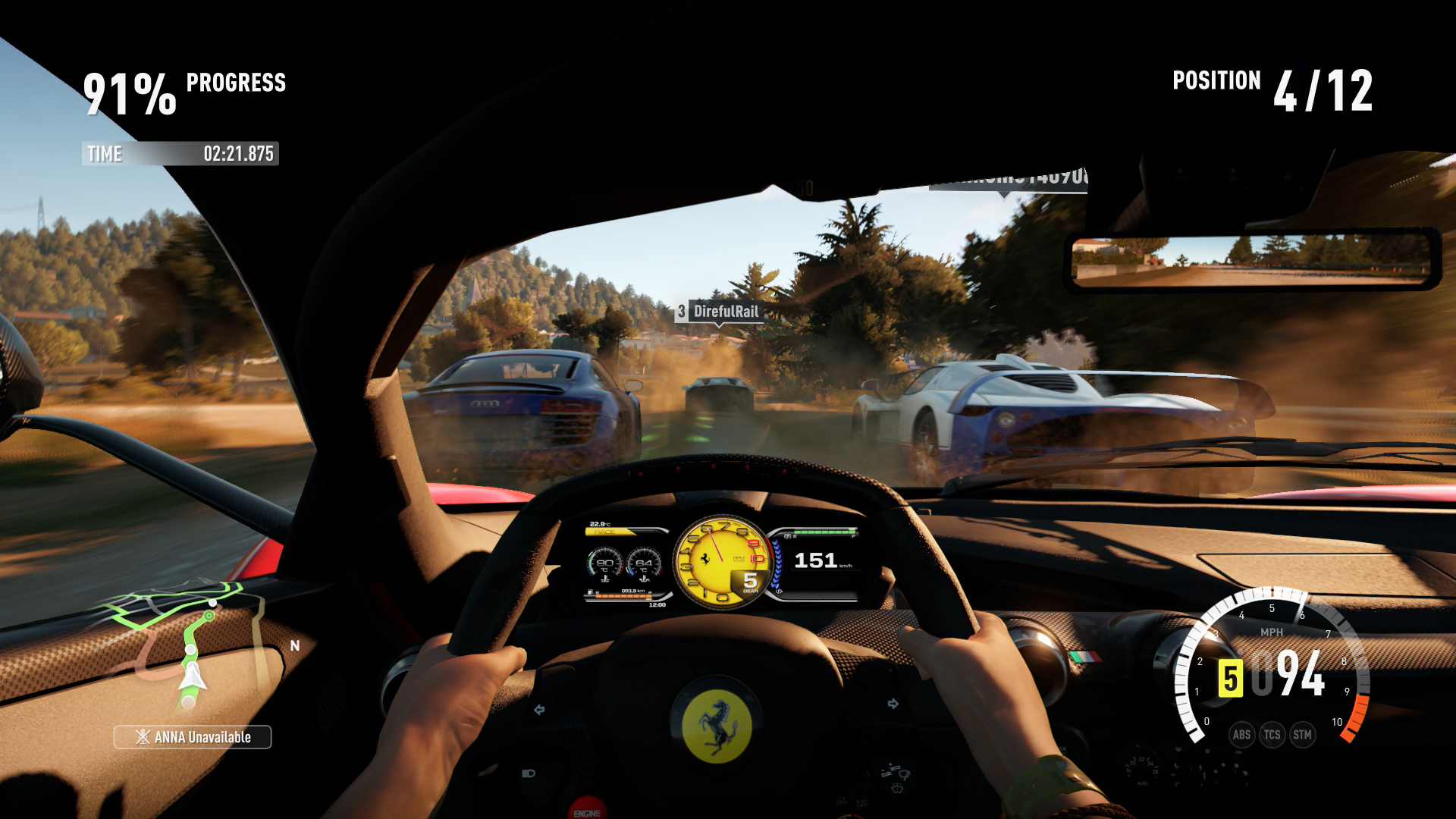Click the ANNA Unavailable banner
Image resolution: width=1456 pixels, height=819 pixels.
point(192,736)
